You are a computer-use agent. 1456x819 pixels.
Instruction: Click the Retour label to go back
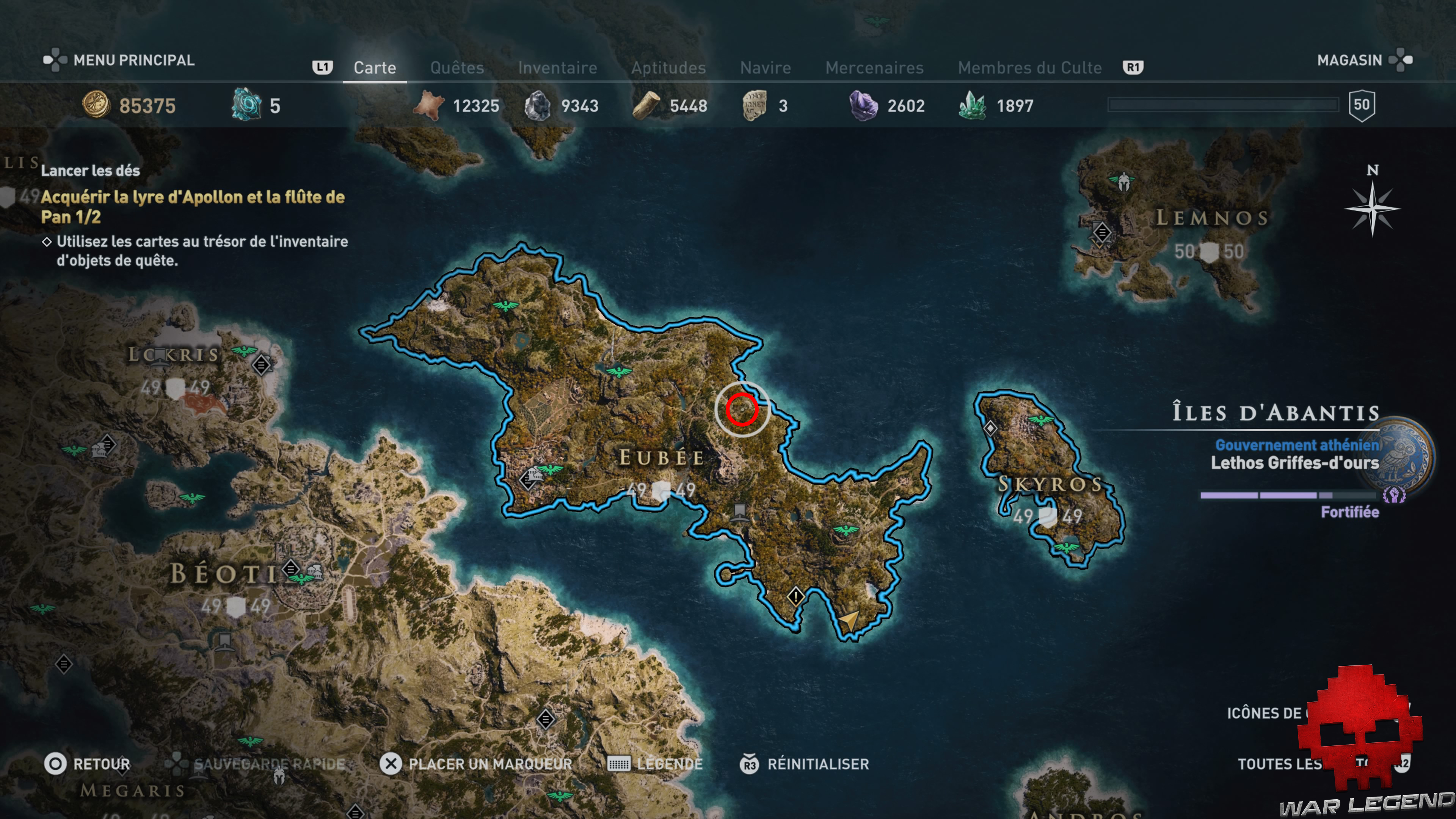click(x=101, y=764)
